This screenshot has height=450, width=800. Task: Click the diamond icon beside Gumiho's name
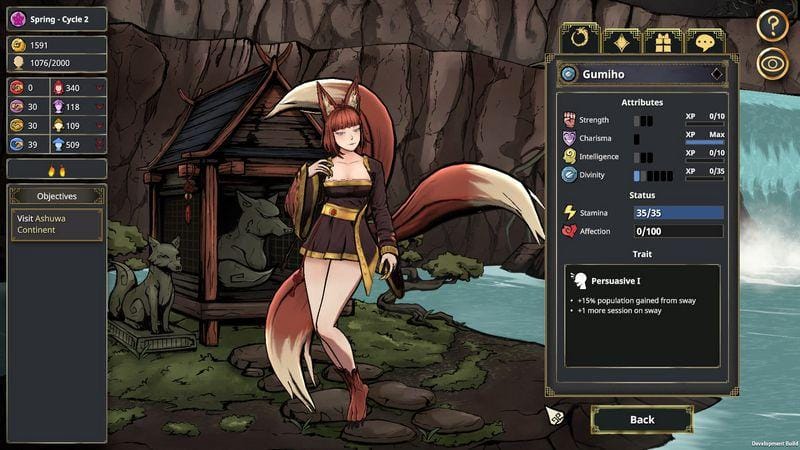[x=717, y=74]
